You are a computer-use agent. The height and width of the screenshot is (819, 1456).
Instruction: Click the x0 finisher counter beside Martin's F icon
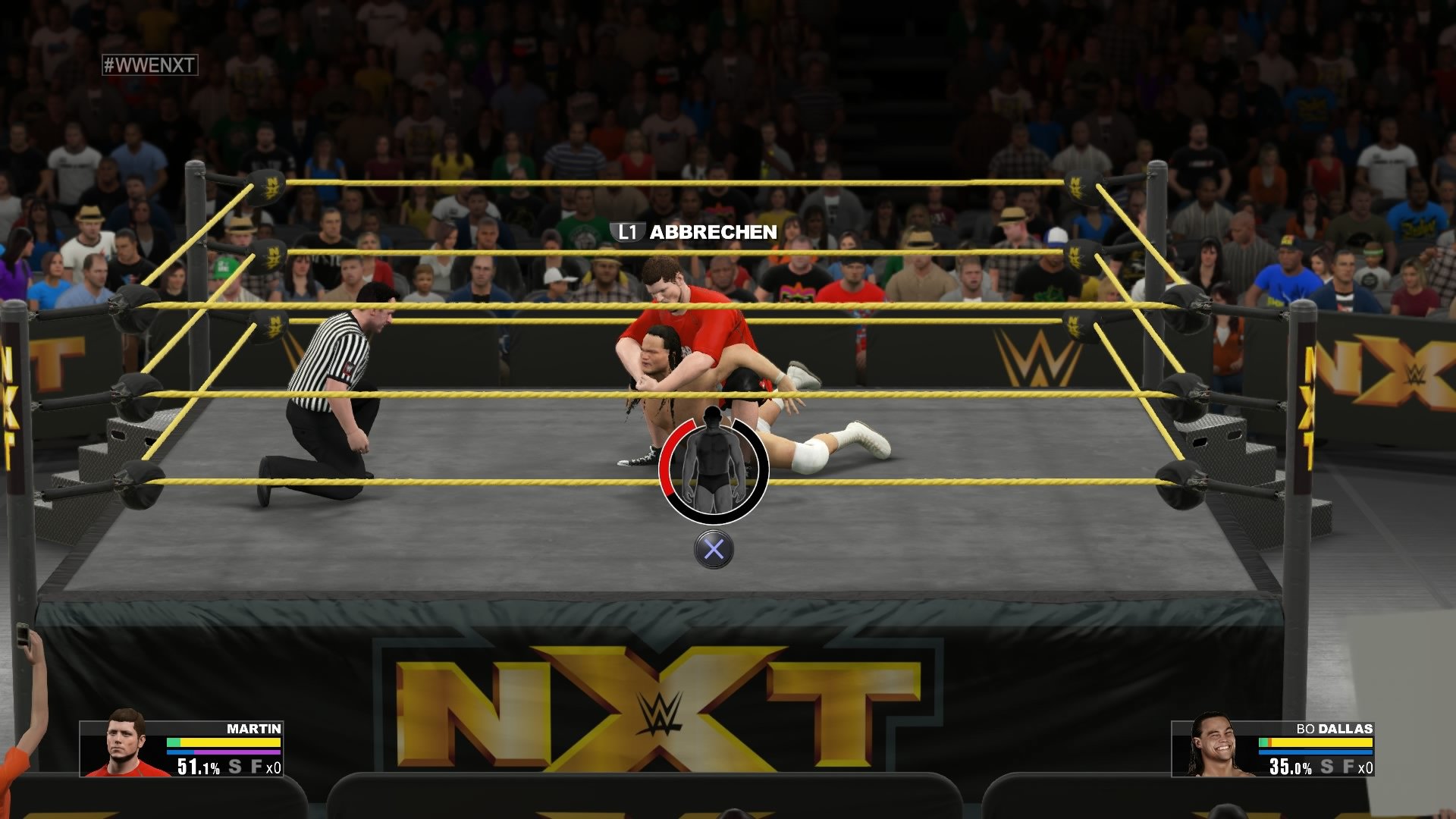274,768
